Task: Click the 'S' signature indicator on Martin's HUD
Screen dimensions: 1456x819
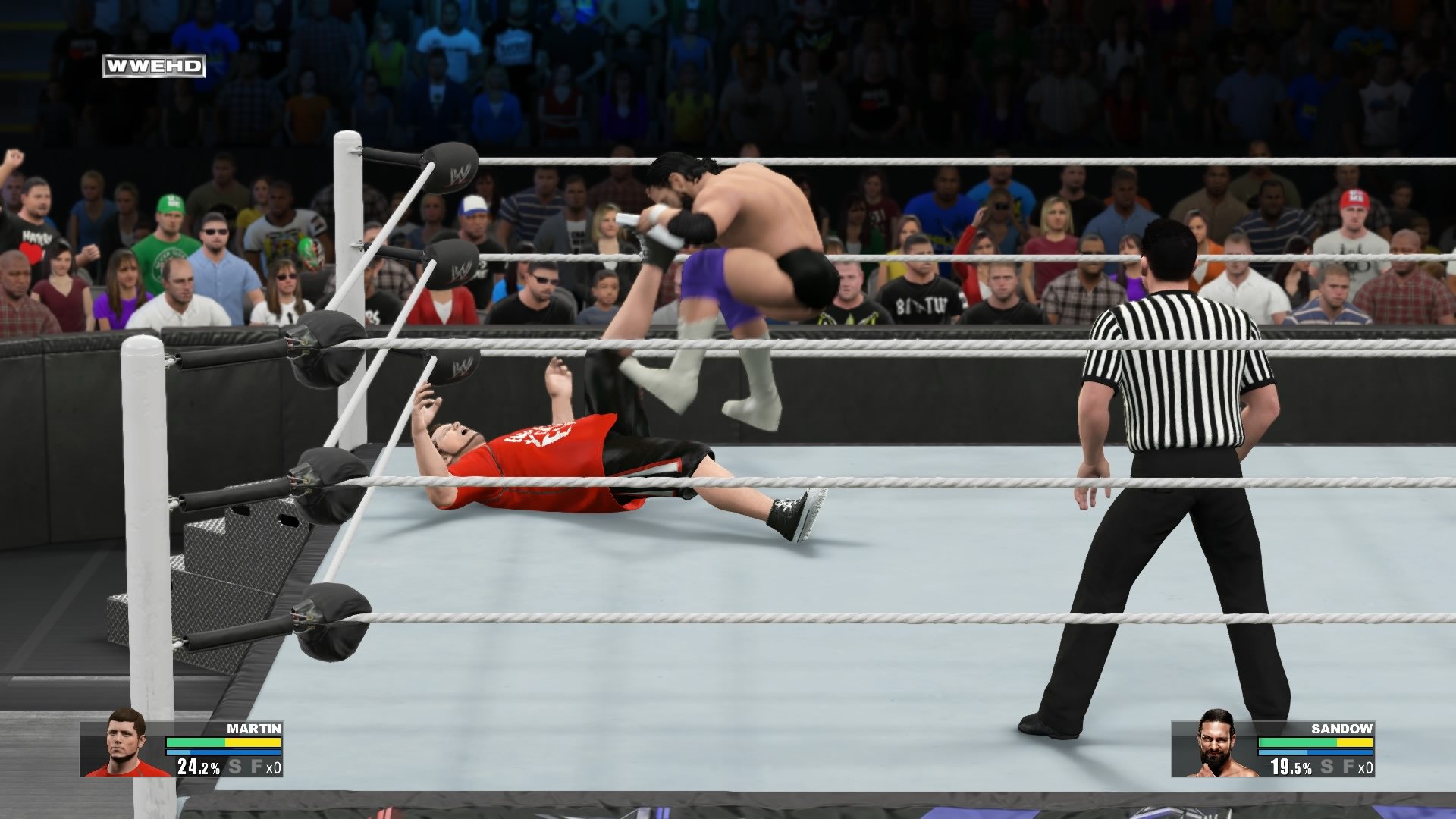Action: pos(235,767)
